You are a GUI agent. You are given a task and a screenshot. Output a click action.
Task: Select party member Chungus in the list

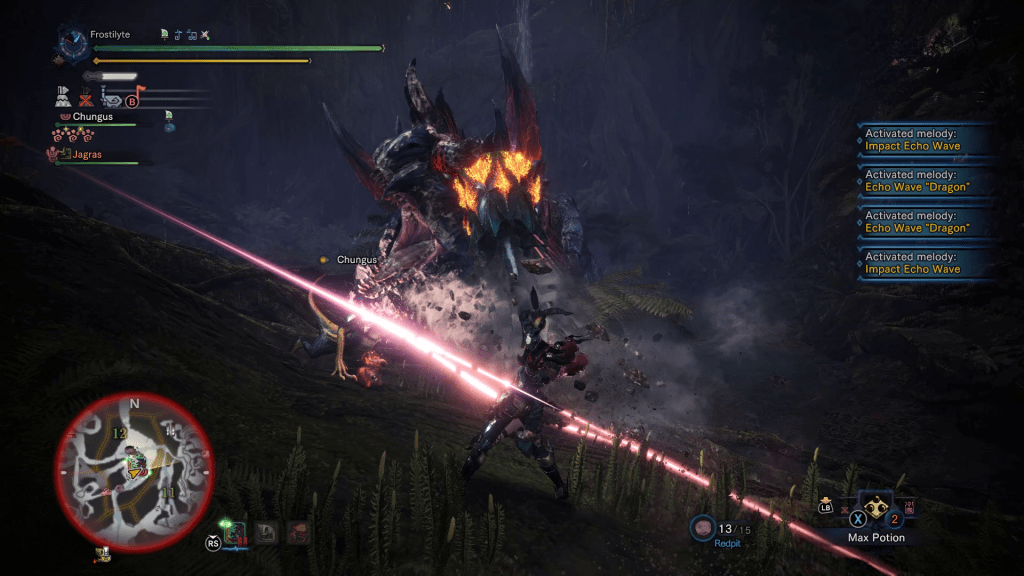coord(92,117)
